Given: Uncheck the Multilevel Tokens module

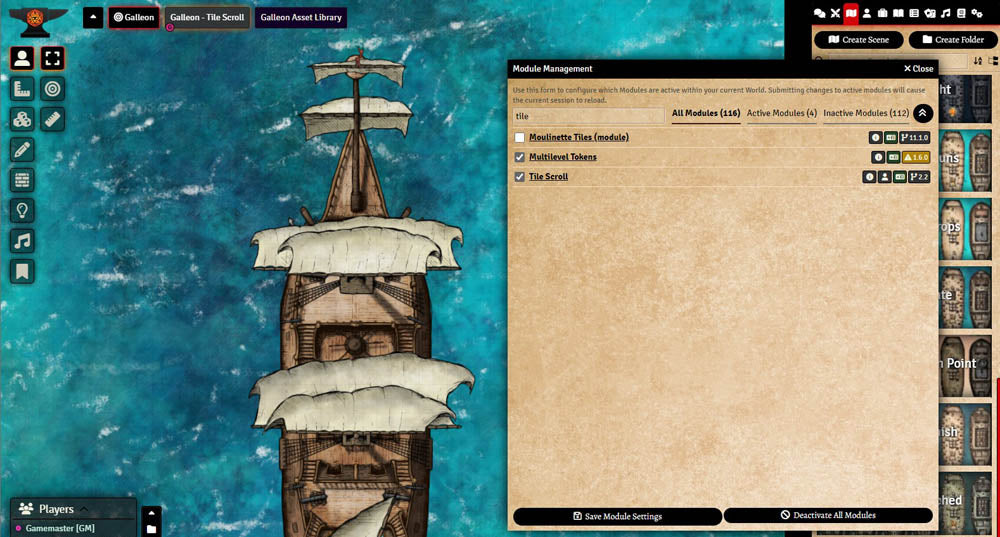Looking at the screenshot, I should pyautogui.click(x=520, y=157).
